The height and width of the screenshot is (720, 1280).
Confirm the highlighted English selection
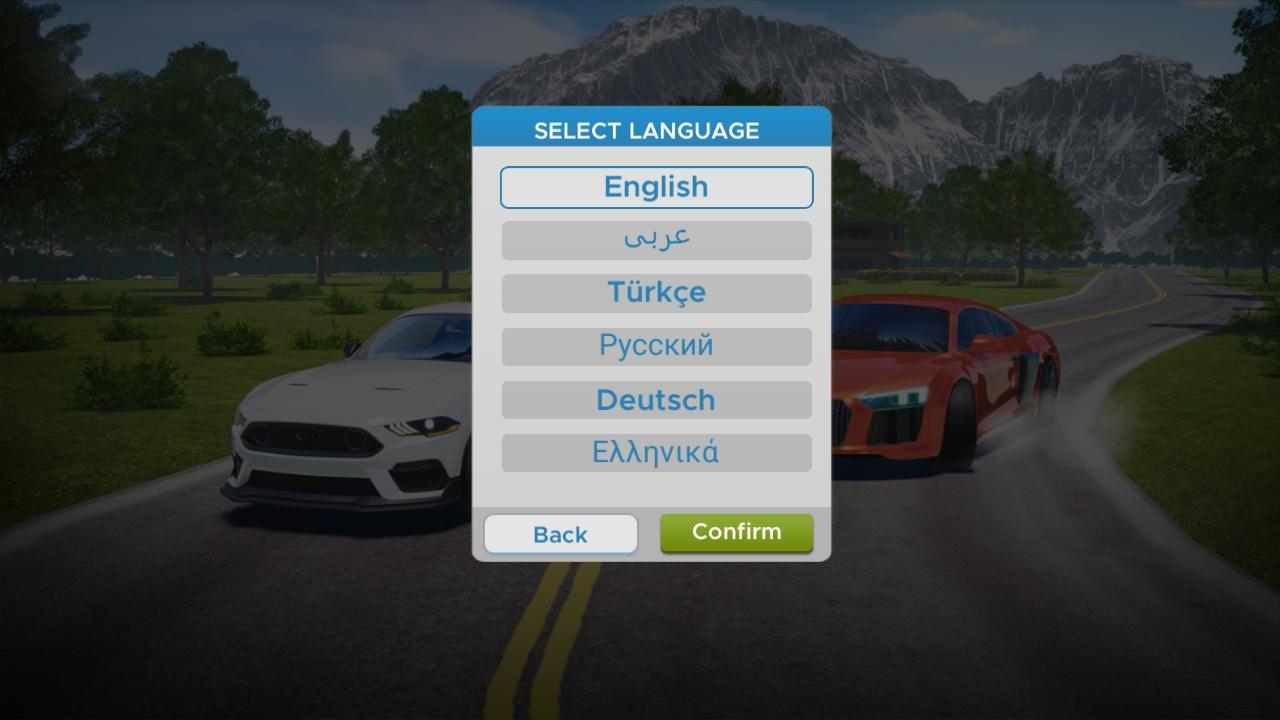coord(737,532)
